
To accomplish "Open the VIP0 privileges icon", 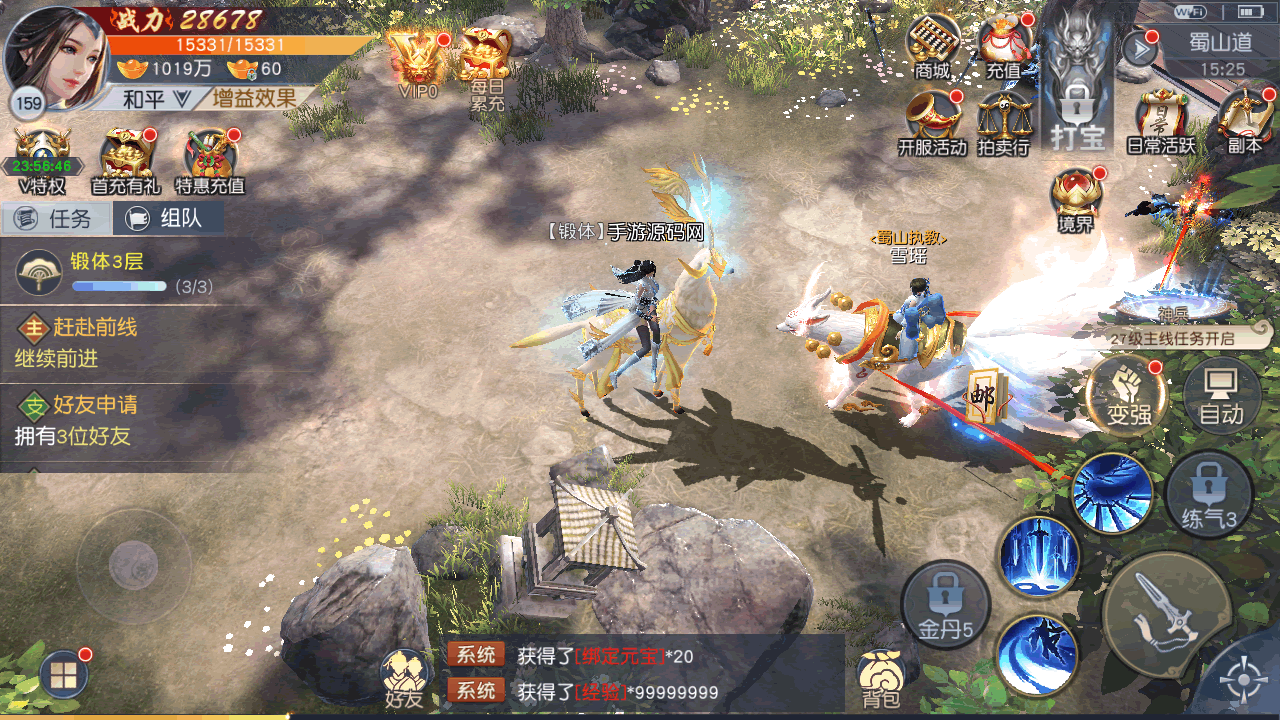I will coord(418,62).
